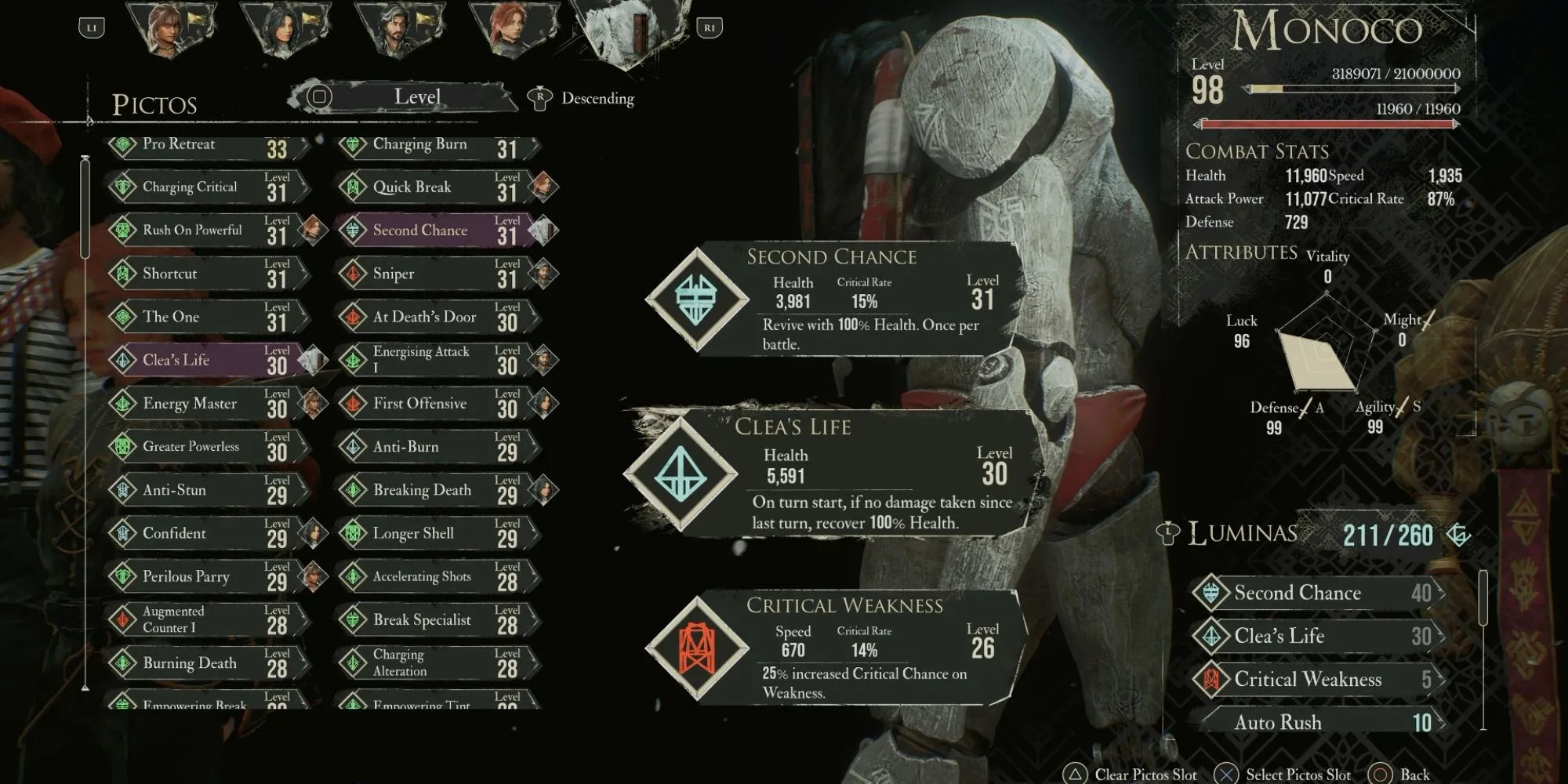This screenshot has width=1568, height=784.
Task: Pick the Energy Master pictos
Action: [205, 404]
